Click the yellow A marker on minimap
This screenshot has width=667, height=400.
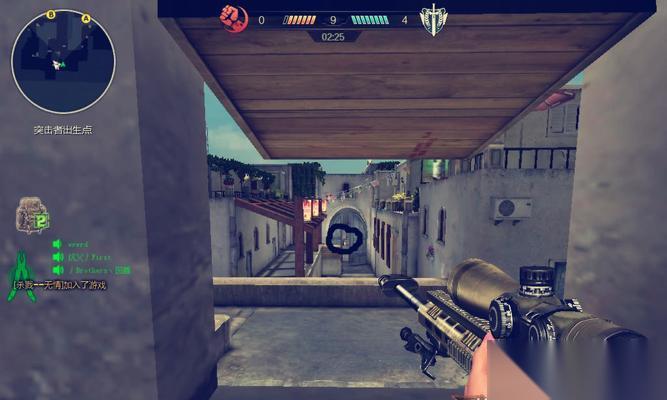tap(86, 19)
